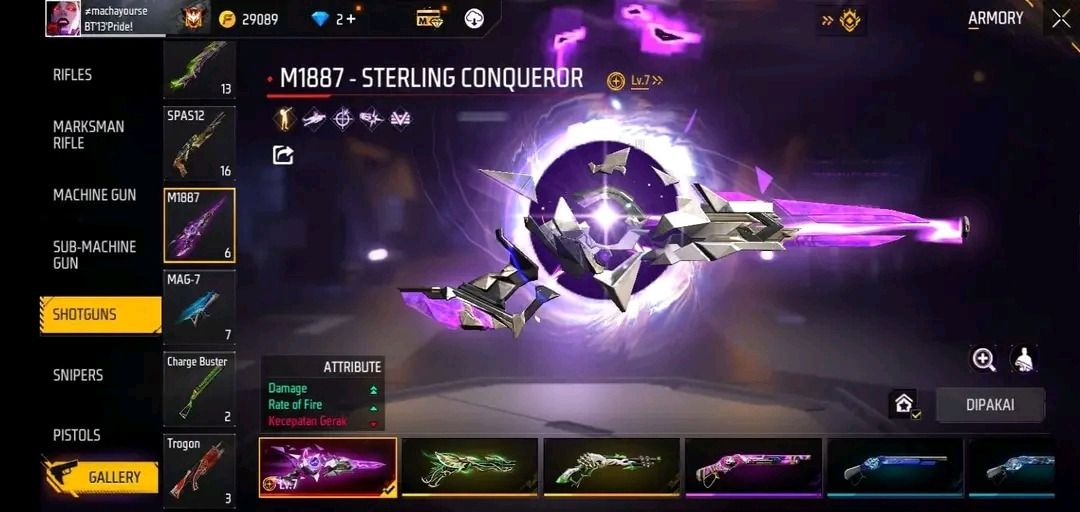Select the green dragon shotgun skin thumbnail
This screenshot has height=512, width=1080.
[x=469, y=467]
